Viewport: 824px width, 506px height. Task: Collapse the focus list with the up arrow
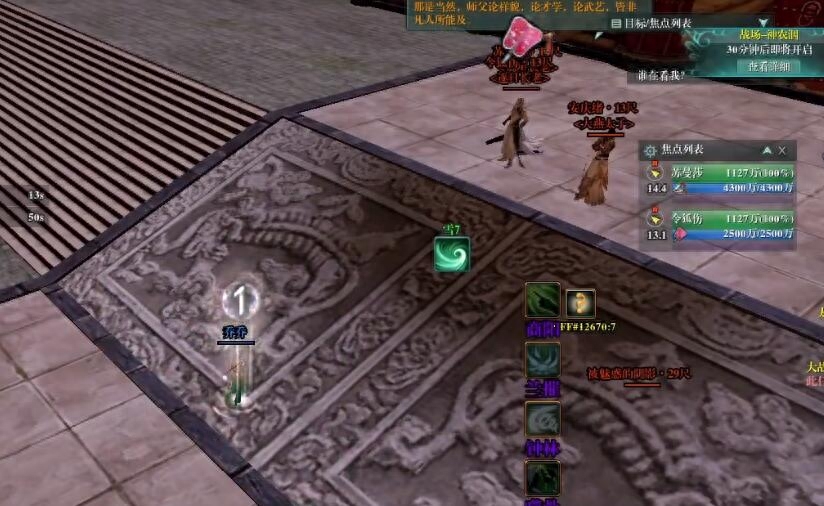click(767, 150)
